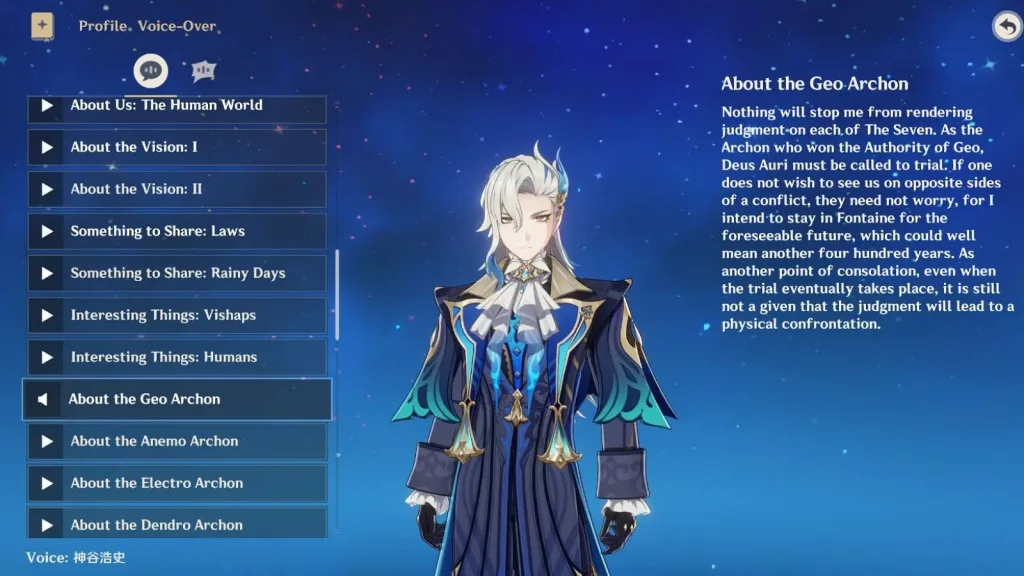Play the About Us: The Human World voice line
Image resolution: width=1024 pixels, height=576 pixels.
pyautogui.click(x=176, y=107)
